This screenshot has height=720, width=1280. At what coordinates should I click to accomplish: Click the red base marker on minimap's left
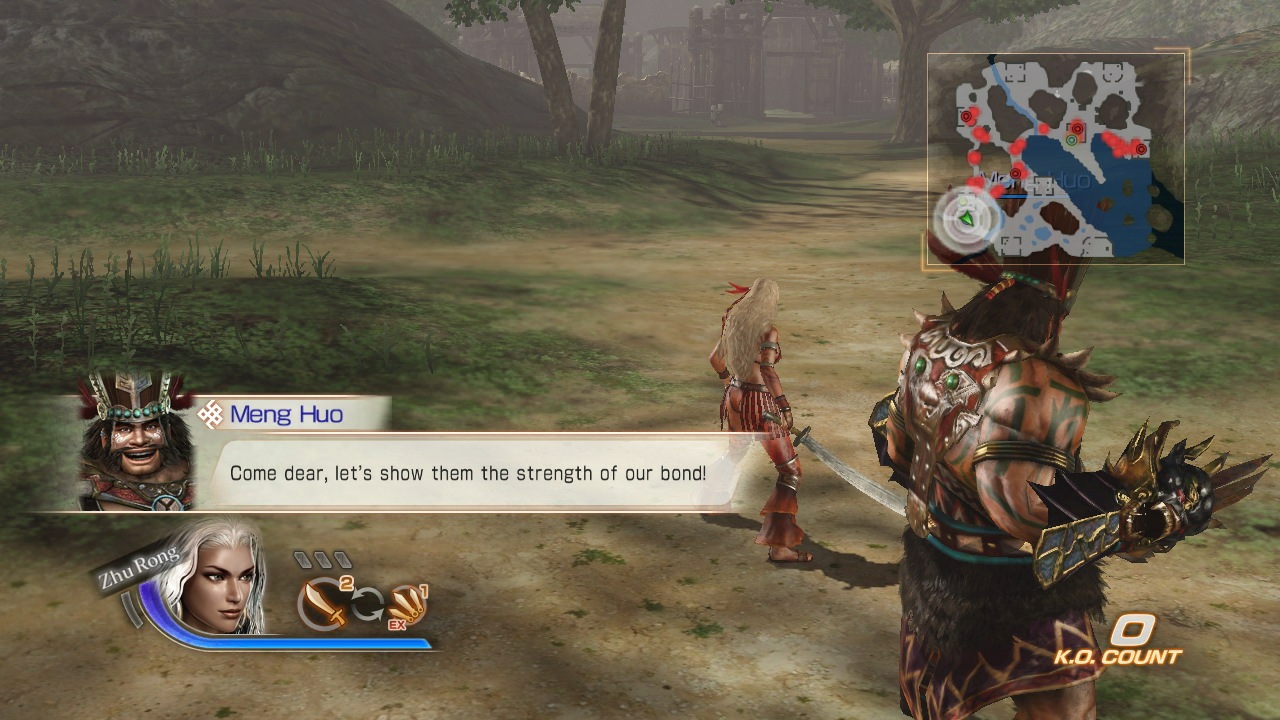tap(967, 116)
